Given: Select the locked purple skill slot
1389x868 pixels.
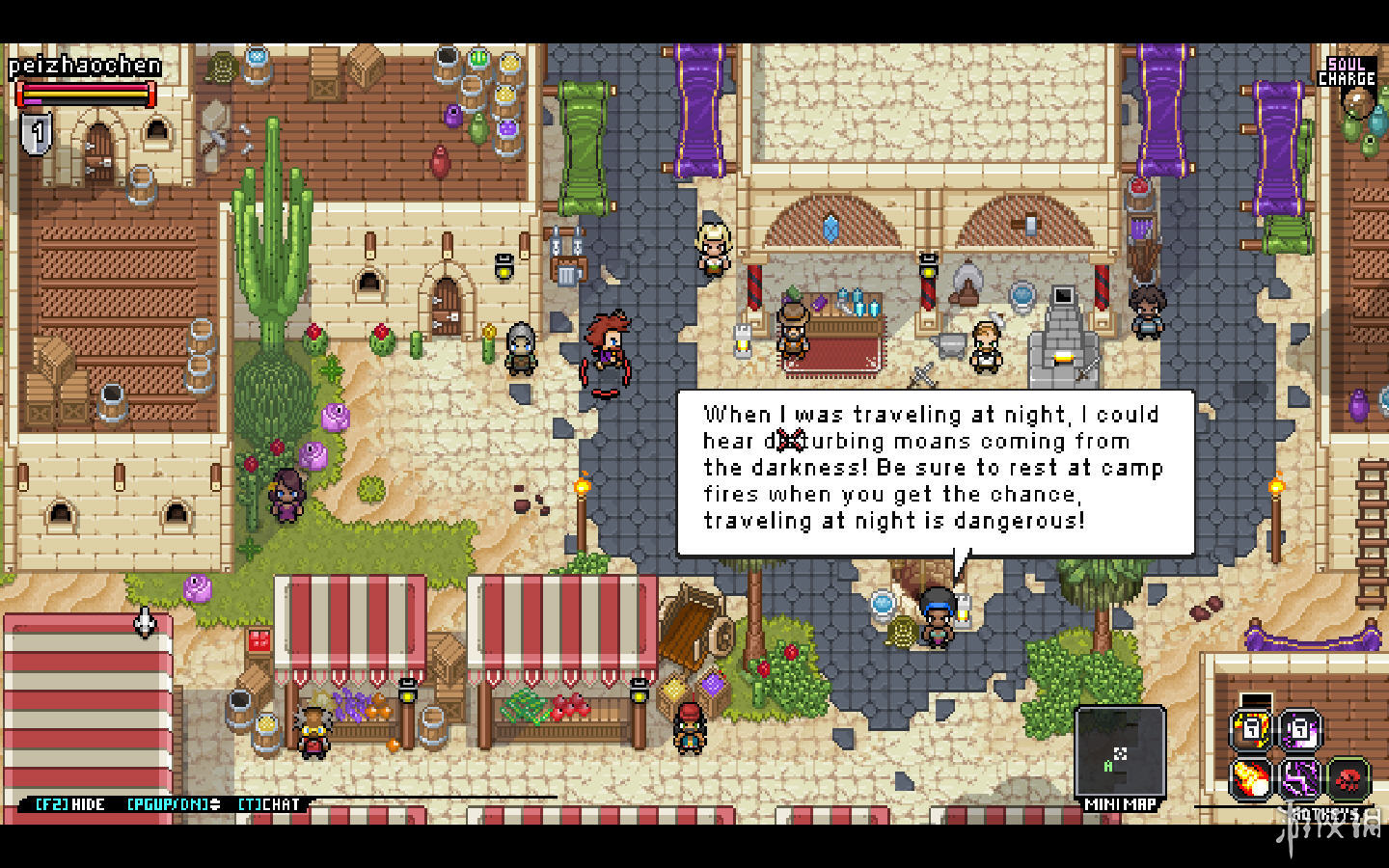Looking at the screenshot, I should [1299, 730].
